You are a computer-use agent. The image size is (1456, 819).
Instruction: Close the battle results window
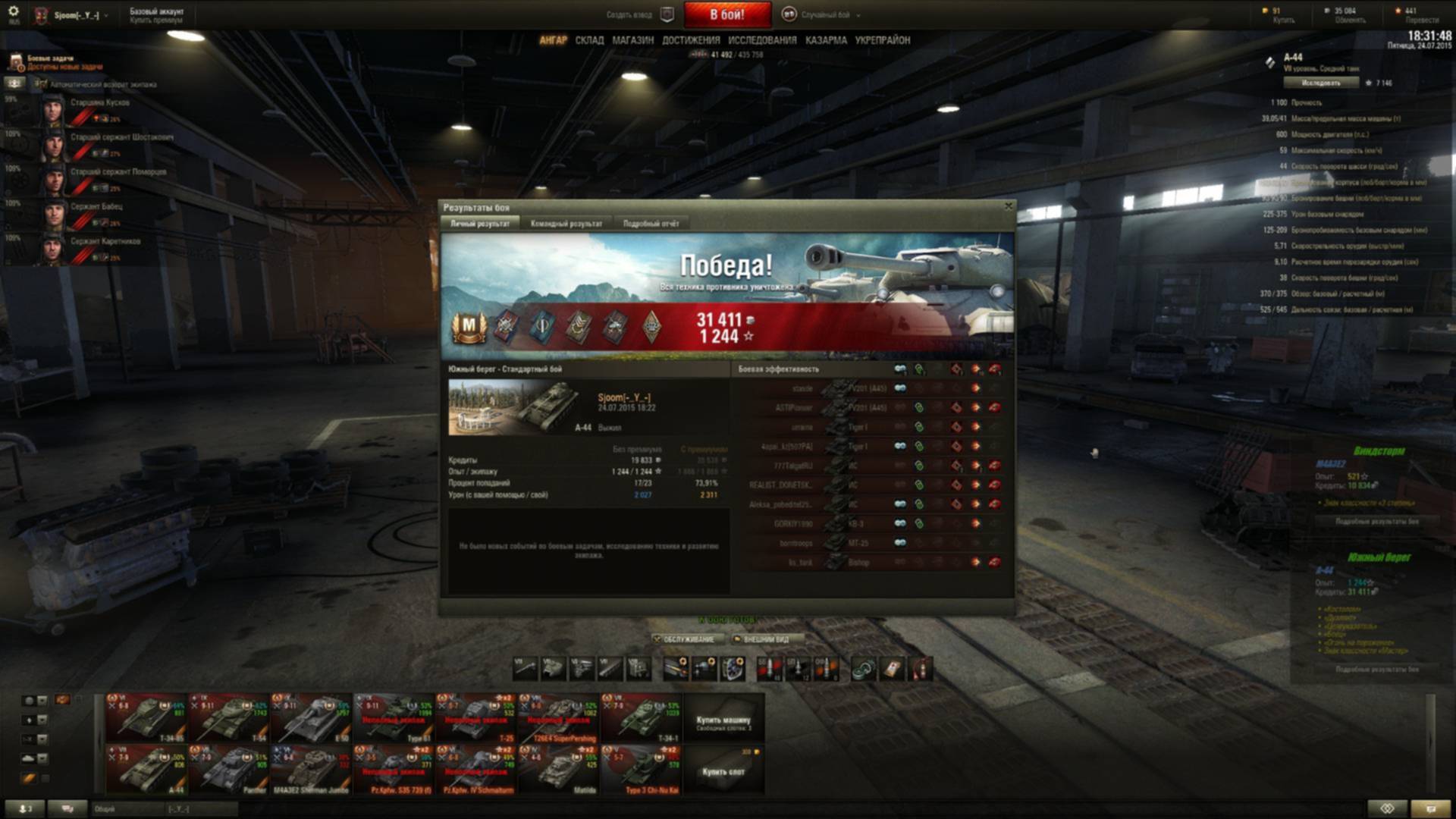coord(1008,206)
